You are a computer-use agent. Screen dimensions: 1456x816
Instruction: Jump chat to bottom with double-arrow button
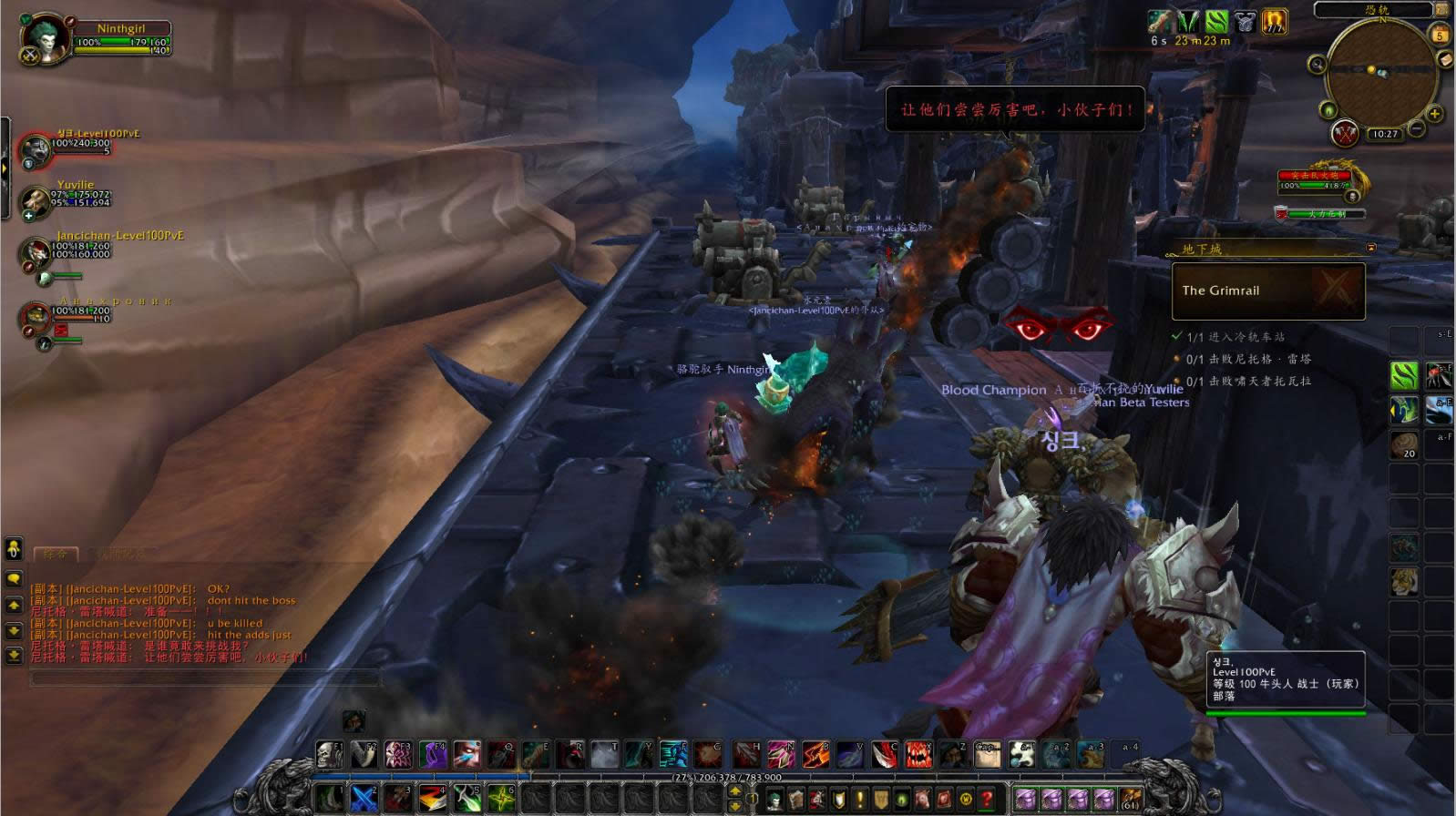[14, 655]
